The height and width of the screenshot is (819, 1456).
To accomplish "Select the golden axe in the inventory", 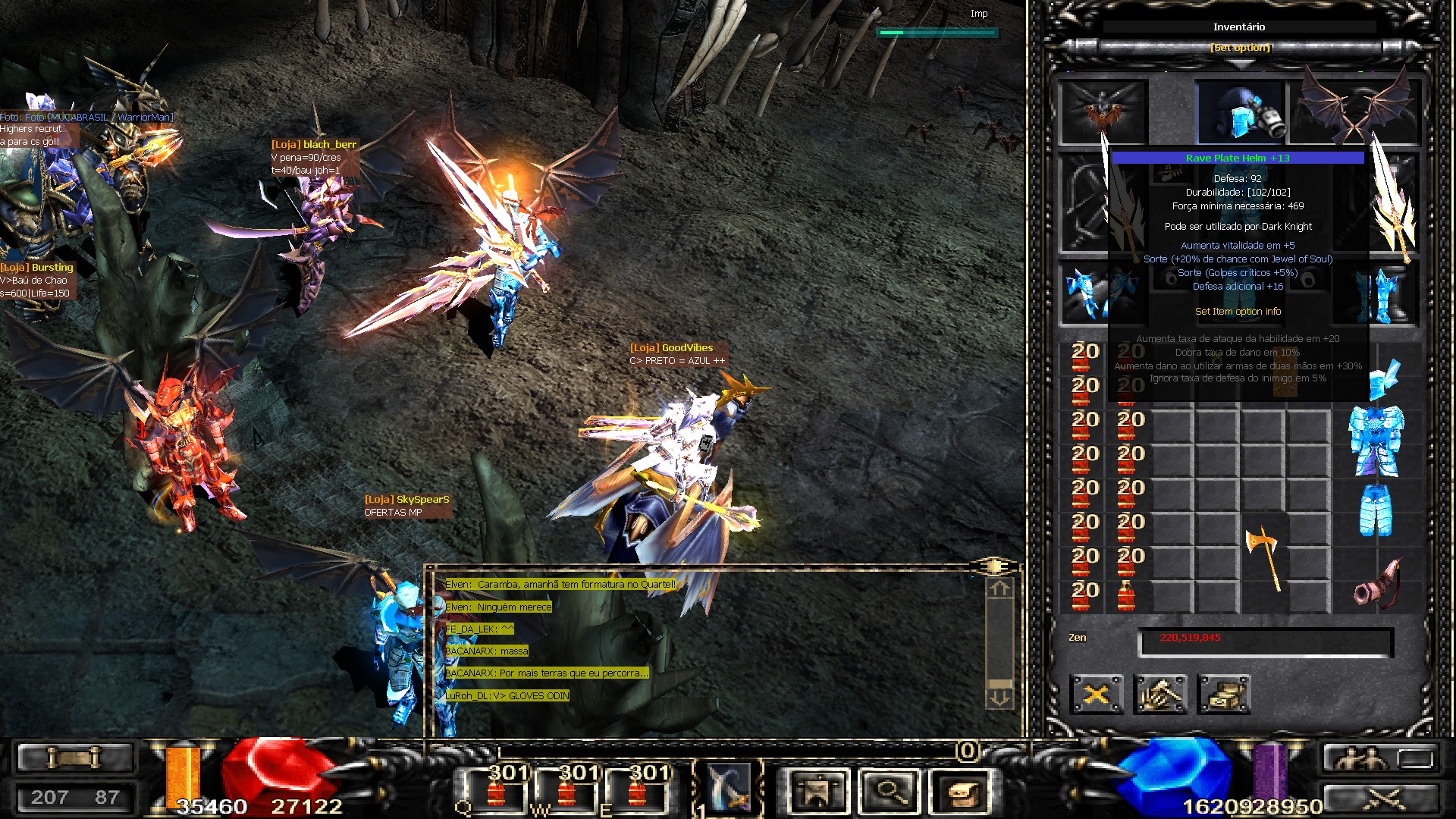I will 1264,557.
